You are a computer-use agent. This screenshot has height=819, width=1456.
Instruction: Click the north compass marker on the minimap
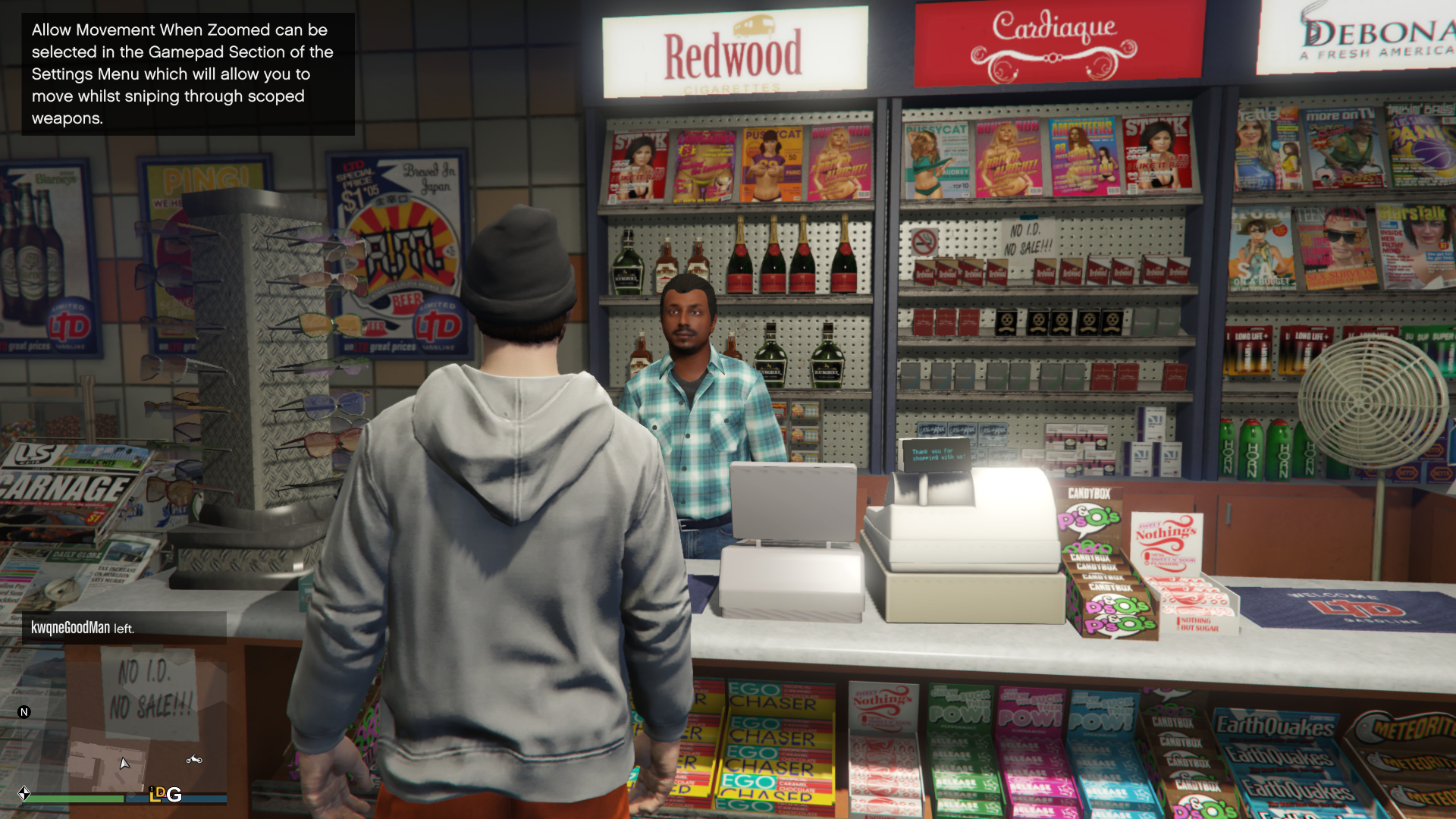[24, 712]
